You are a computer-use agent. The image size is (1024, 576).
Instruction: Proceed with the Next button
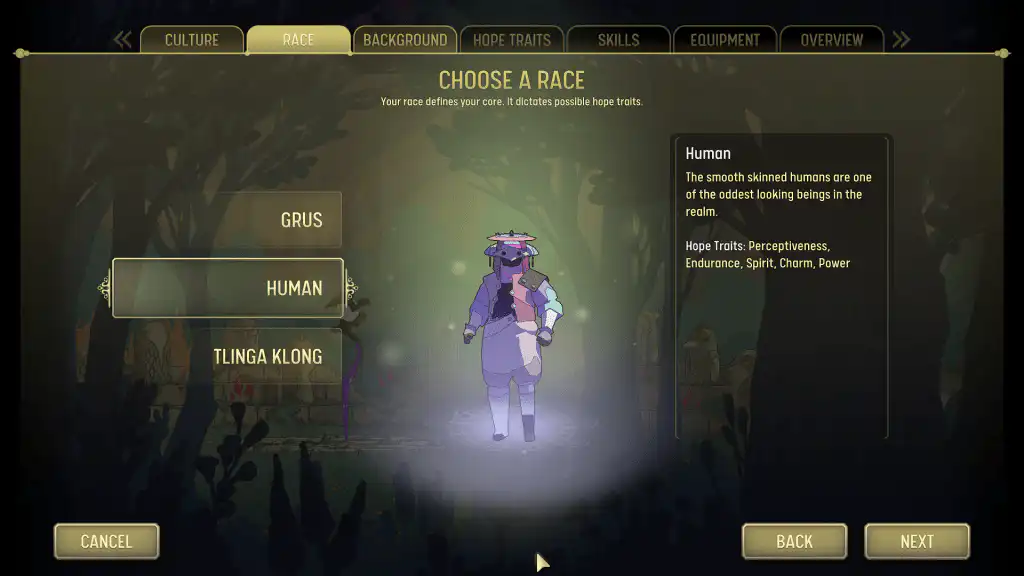click(916, 541)
